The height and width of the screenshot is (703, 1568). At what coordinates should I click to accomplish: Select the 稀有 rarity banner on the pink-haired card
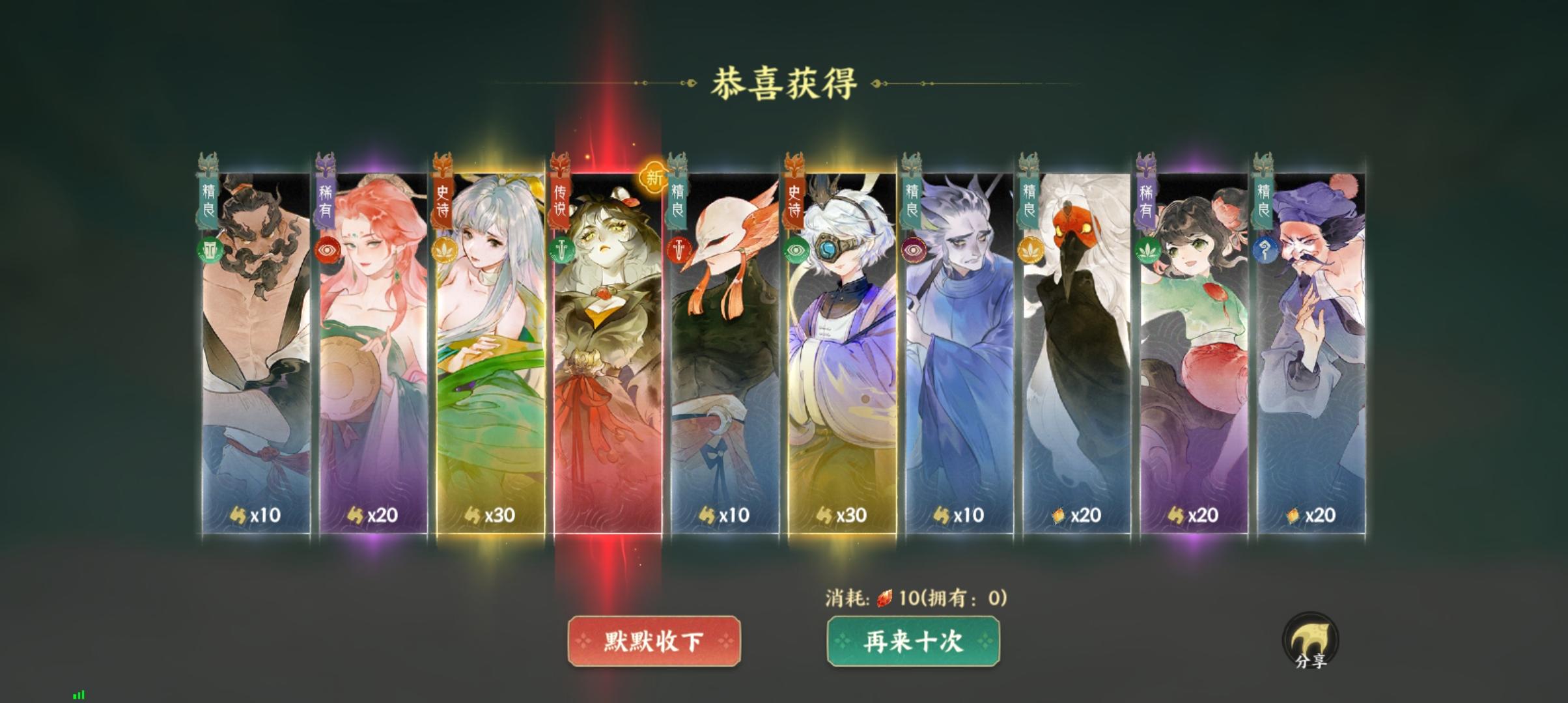click(x=324, y=200)
